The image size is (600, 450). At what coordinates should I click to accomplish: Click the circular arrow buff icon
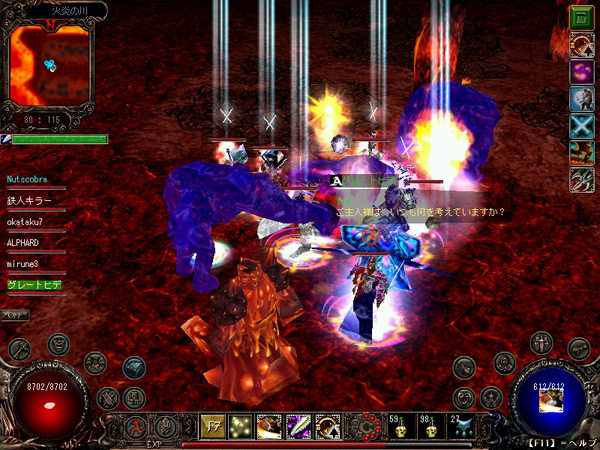[581, 44]
